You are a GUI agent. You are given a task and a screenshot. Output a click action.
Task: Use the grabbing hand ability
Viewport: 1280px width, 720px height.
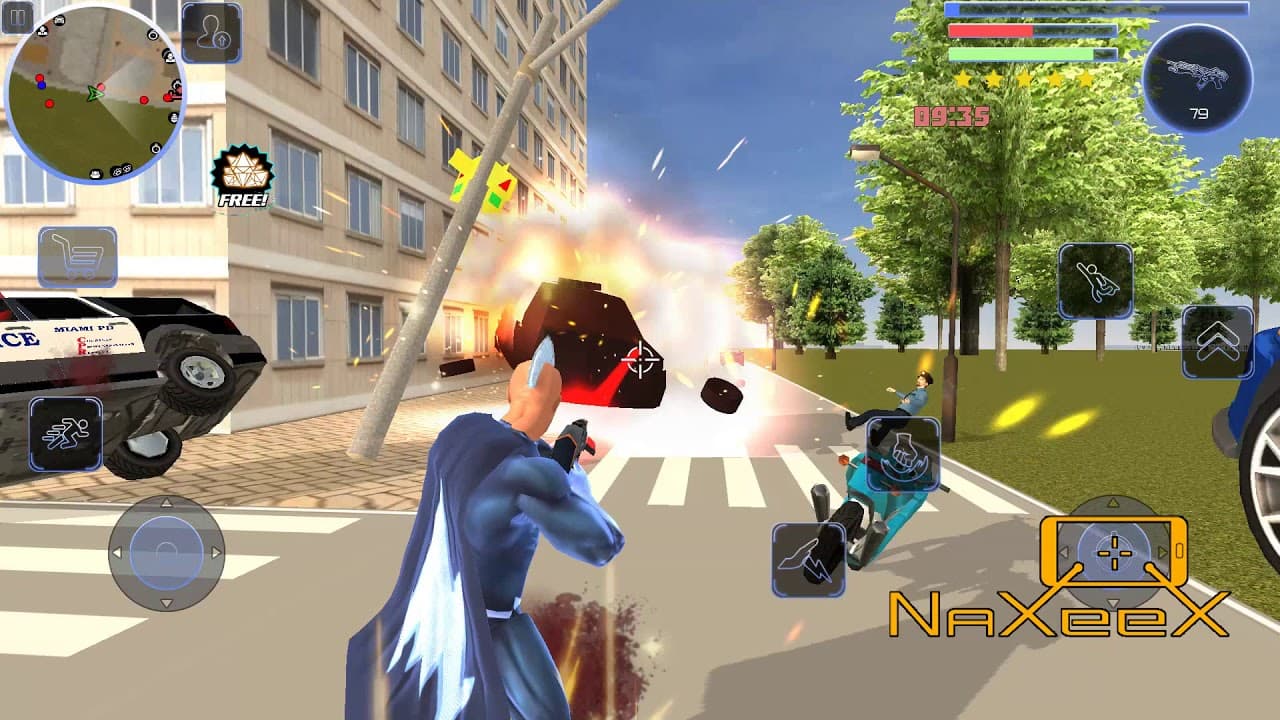(903, 454)
